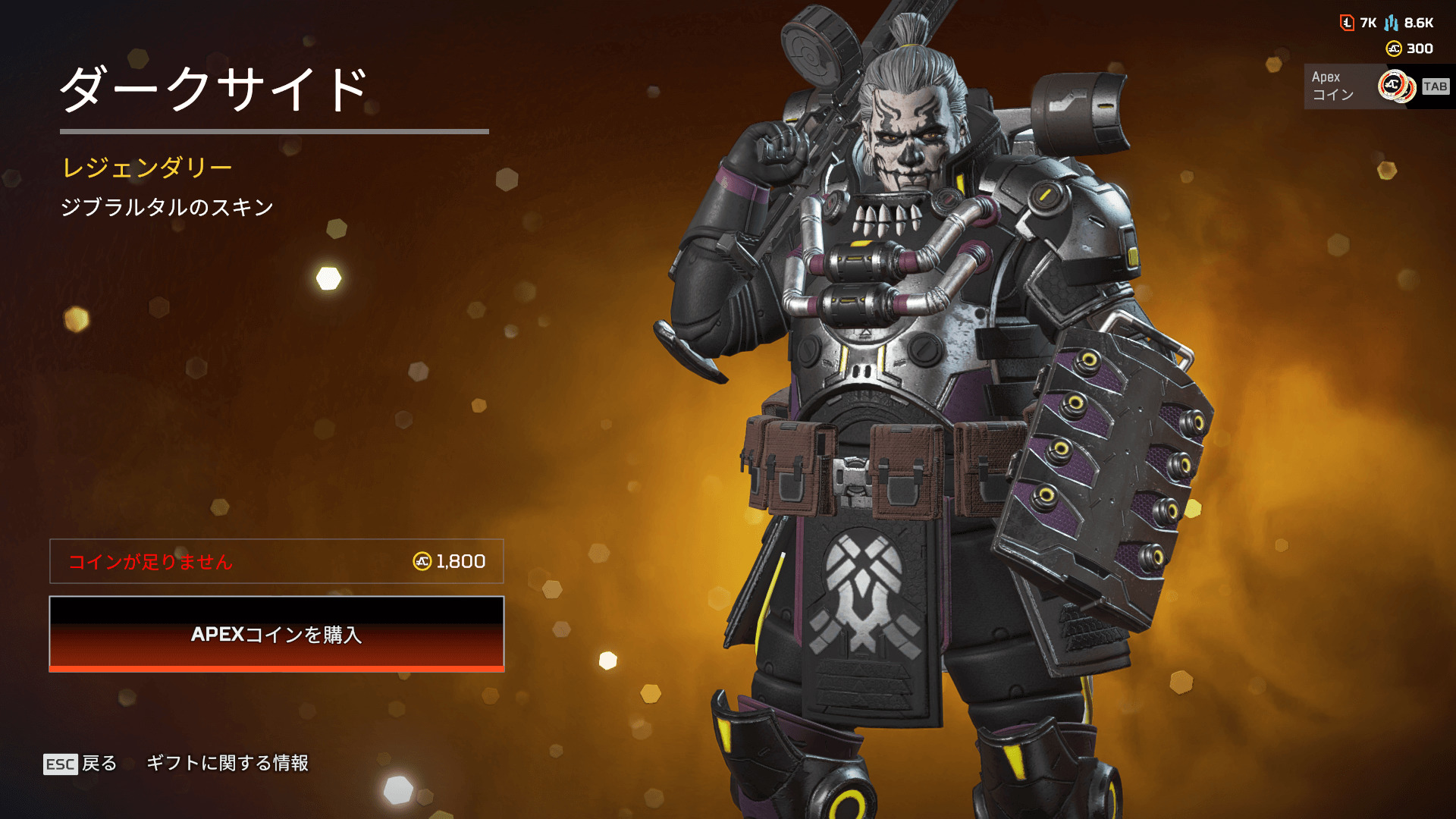Click the APEXコインを購入 button
Screen dimensions: 1456x819
coord(277,634)
